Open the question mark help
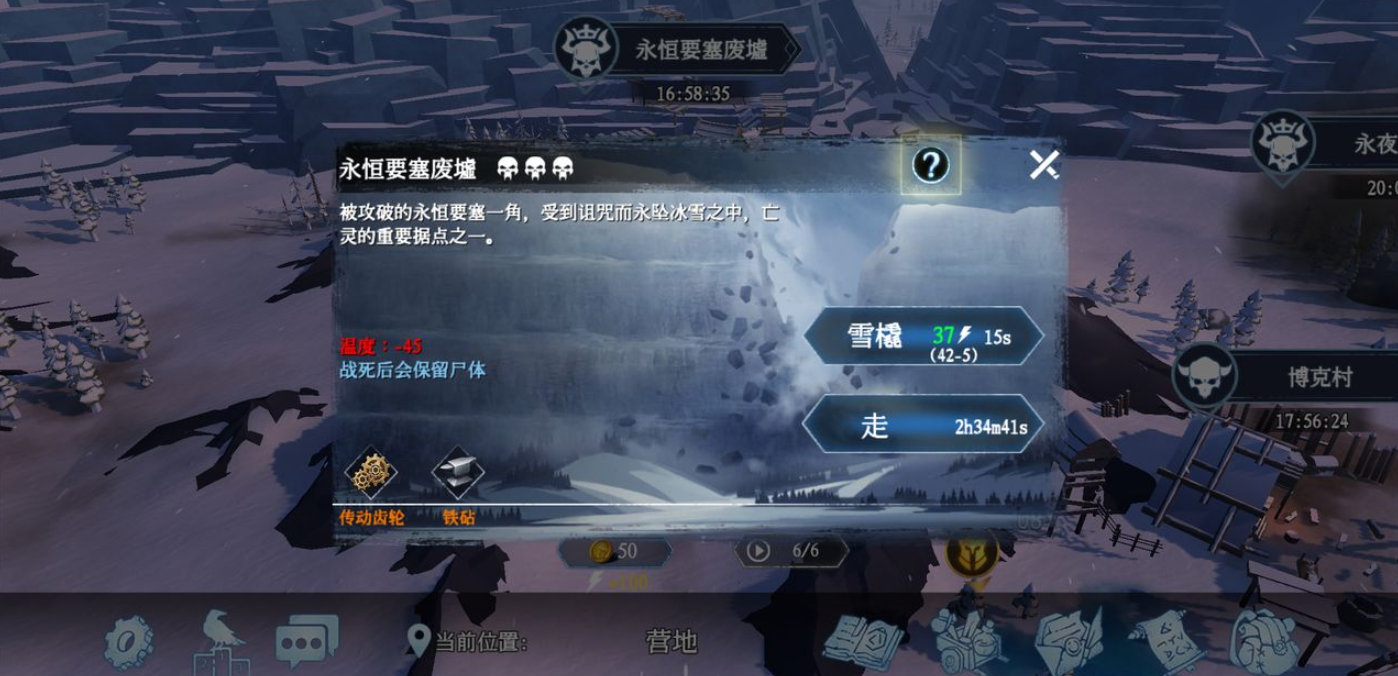This screenshot has height=676, width=1398. [930, 166]
